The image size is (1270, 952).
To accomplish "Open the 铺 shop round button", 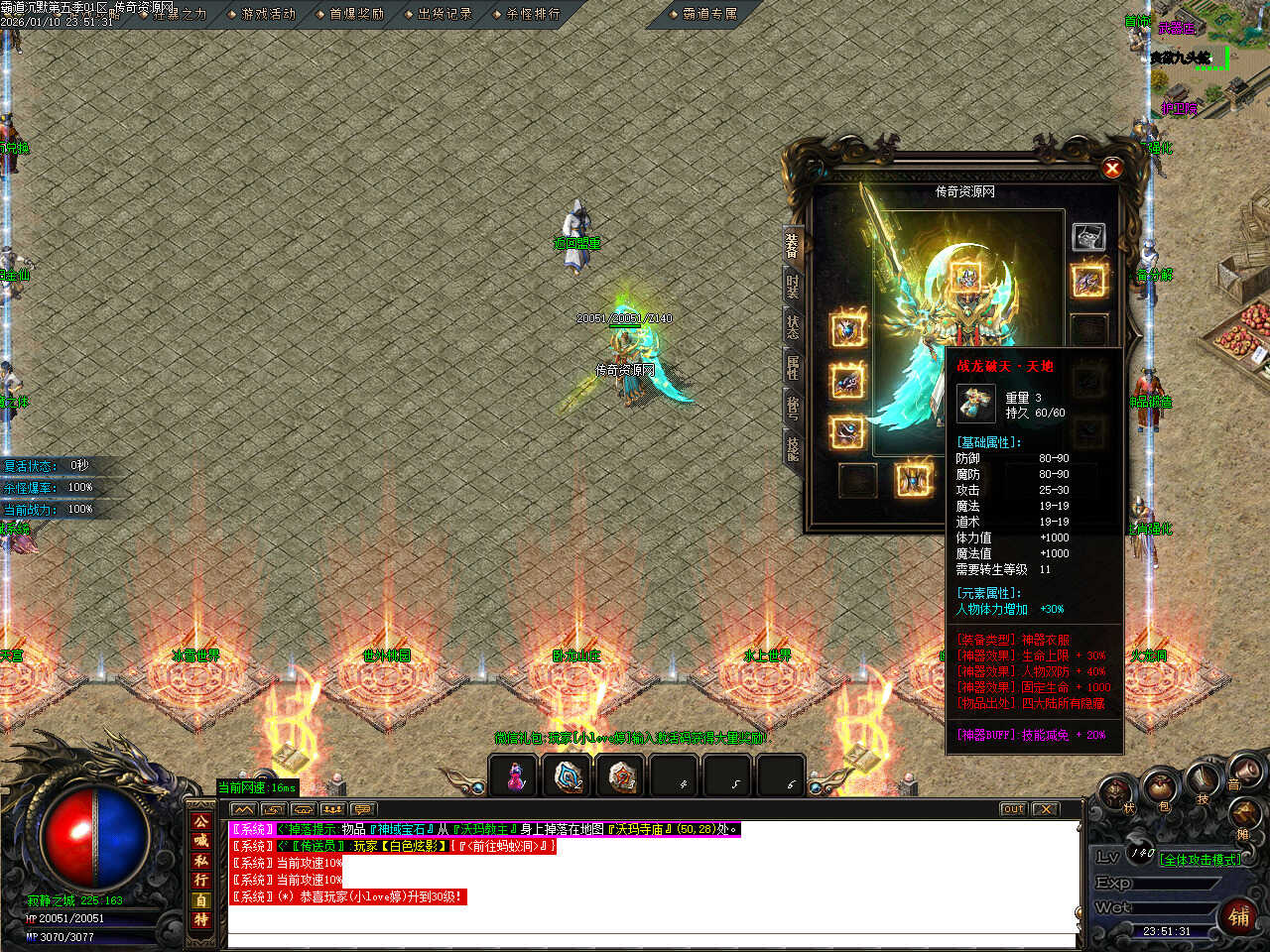I will pos(1239,915).
